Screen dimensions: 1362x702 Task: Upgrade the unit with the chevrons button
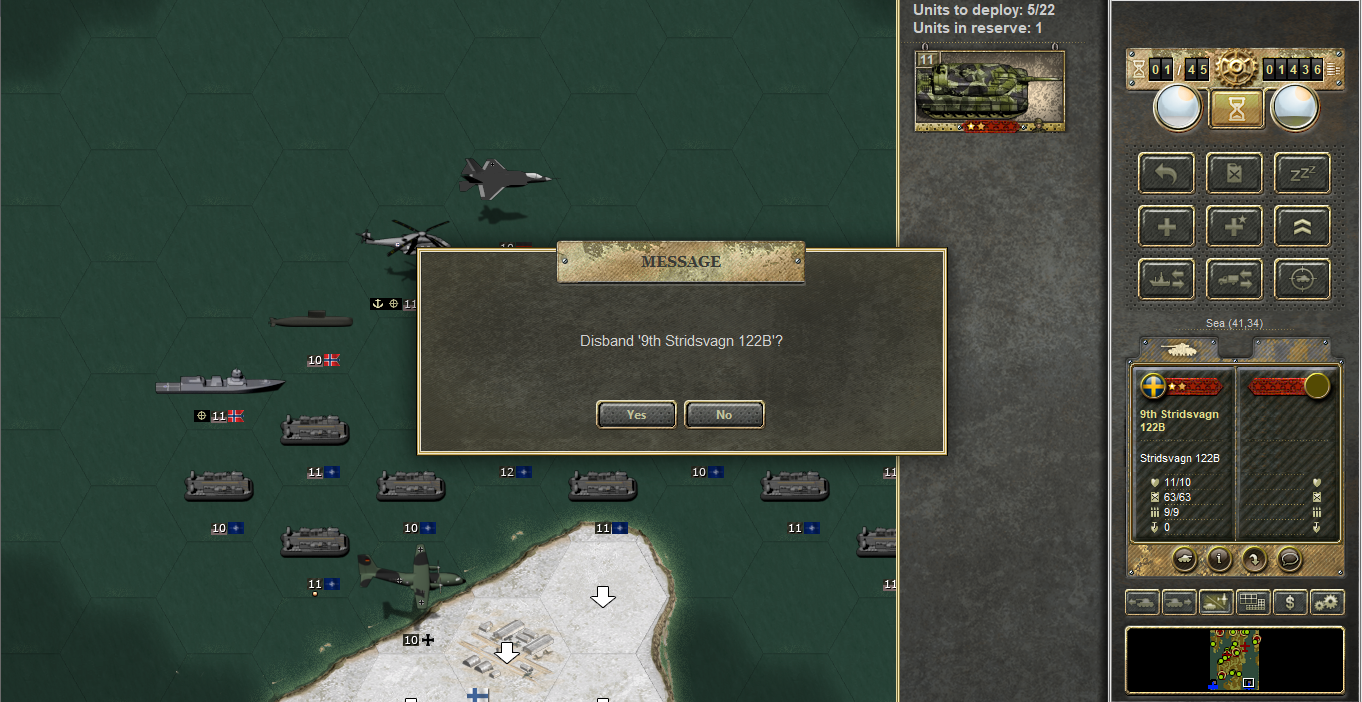[1302, 226]
